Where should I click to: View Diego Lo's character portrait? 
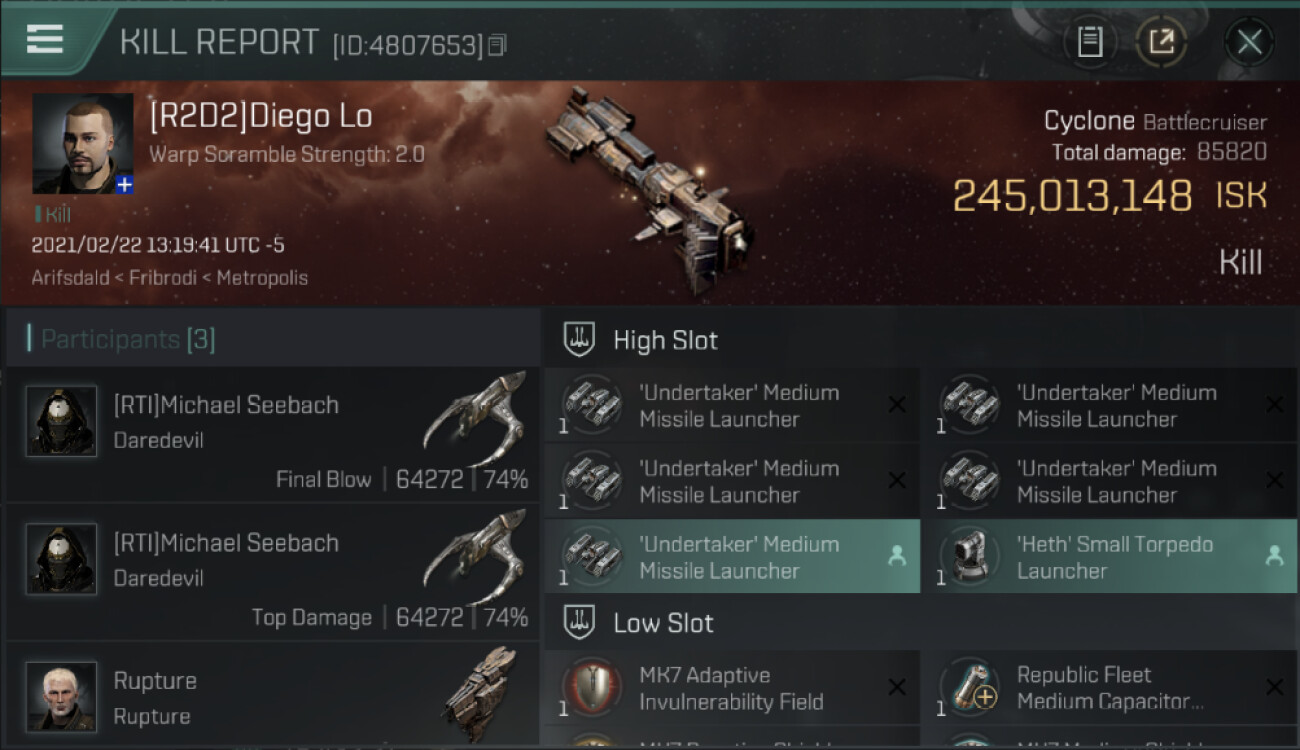pyautogui.click(x=82, y=143)
